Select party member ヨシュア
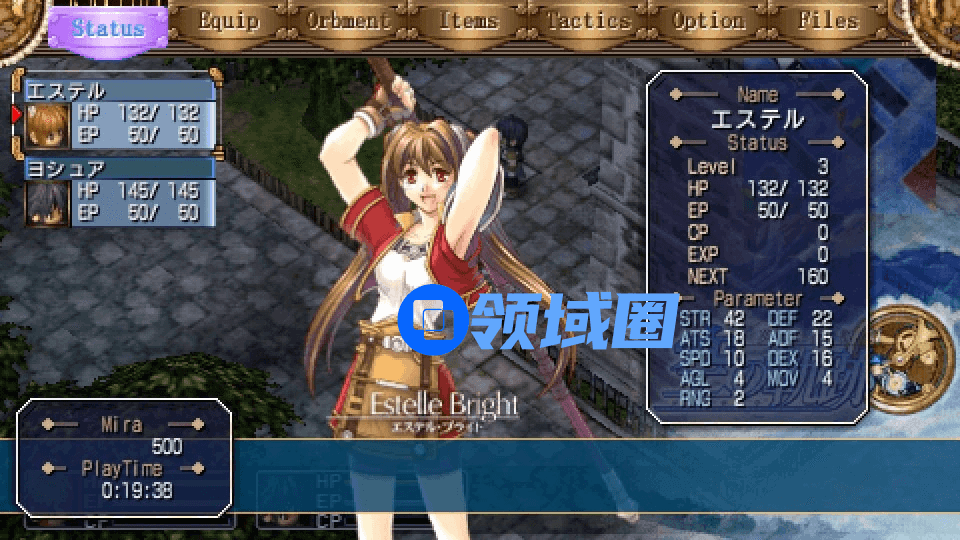 tap(118, 191)
